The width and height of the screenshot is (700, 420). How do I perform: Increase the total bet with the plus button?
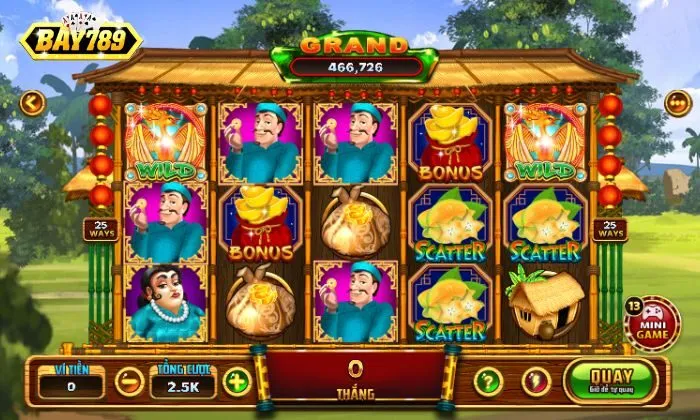coord(236,381)
